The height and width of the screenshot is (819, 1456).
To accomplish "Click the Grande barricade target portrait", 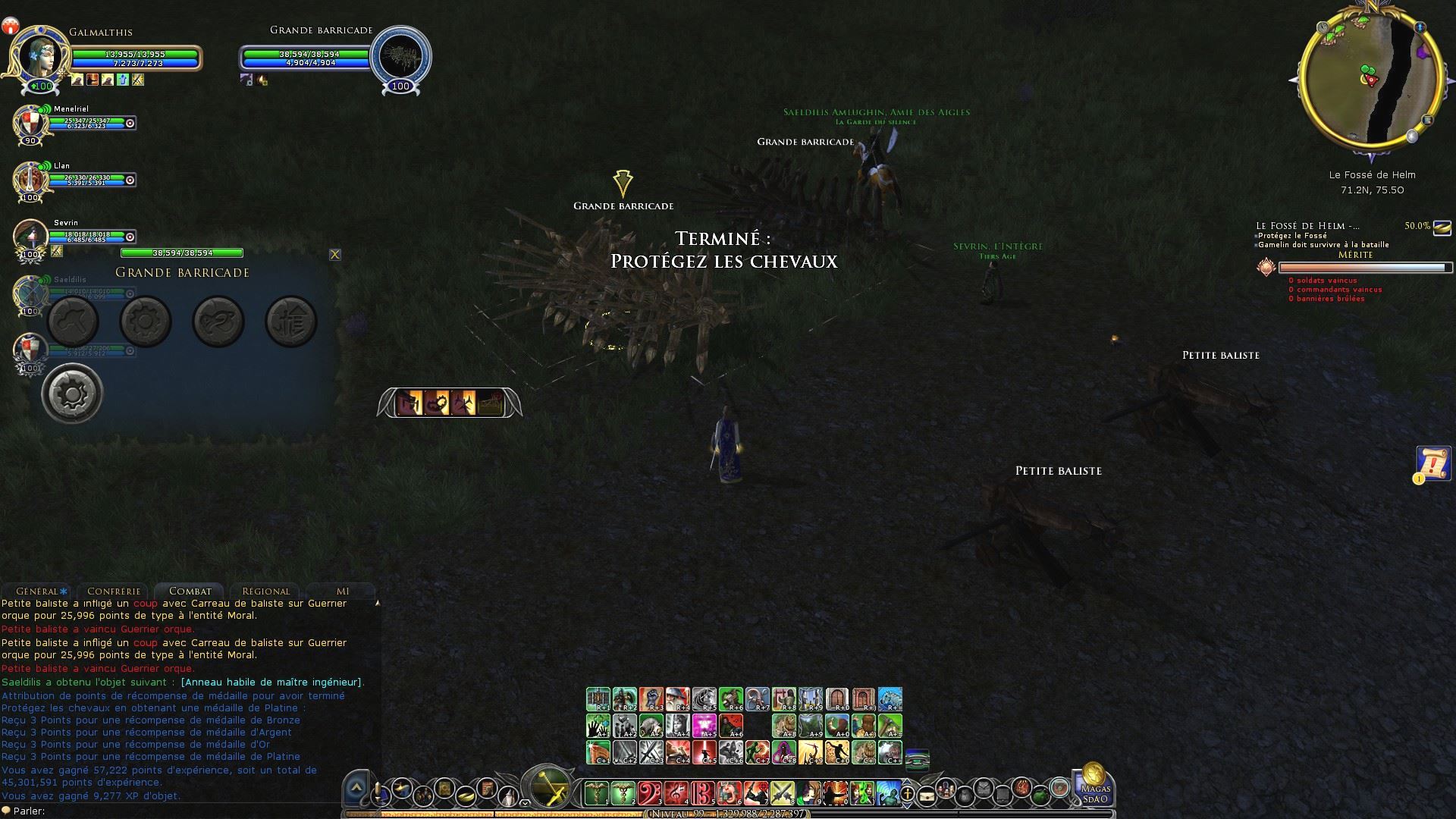I will (400, 58).
